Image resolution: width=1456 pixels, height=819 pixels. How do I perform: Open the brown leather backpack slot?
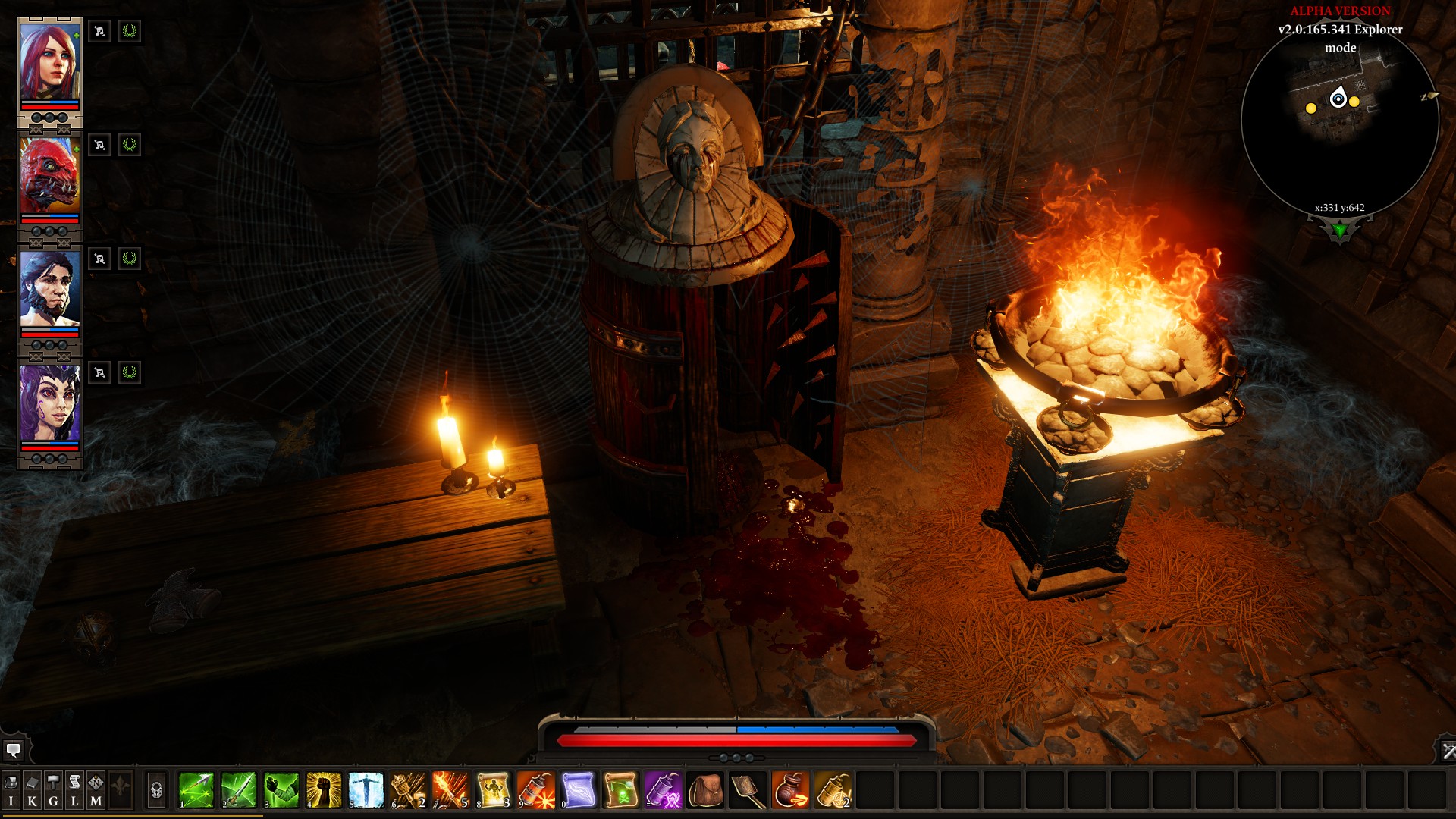[706, 790]
